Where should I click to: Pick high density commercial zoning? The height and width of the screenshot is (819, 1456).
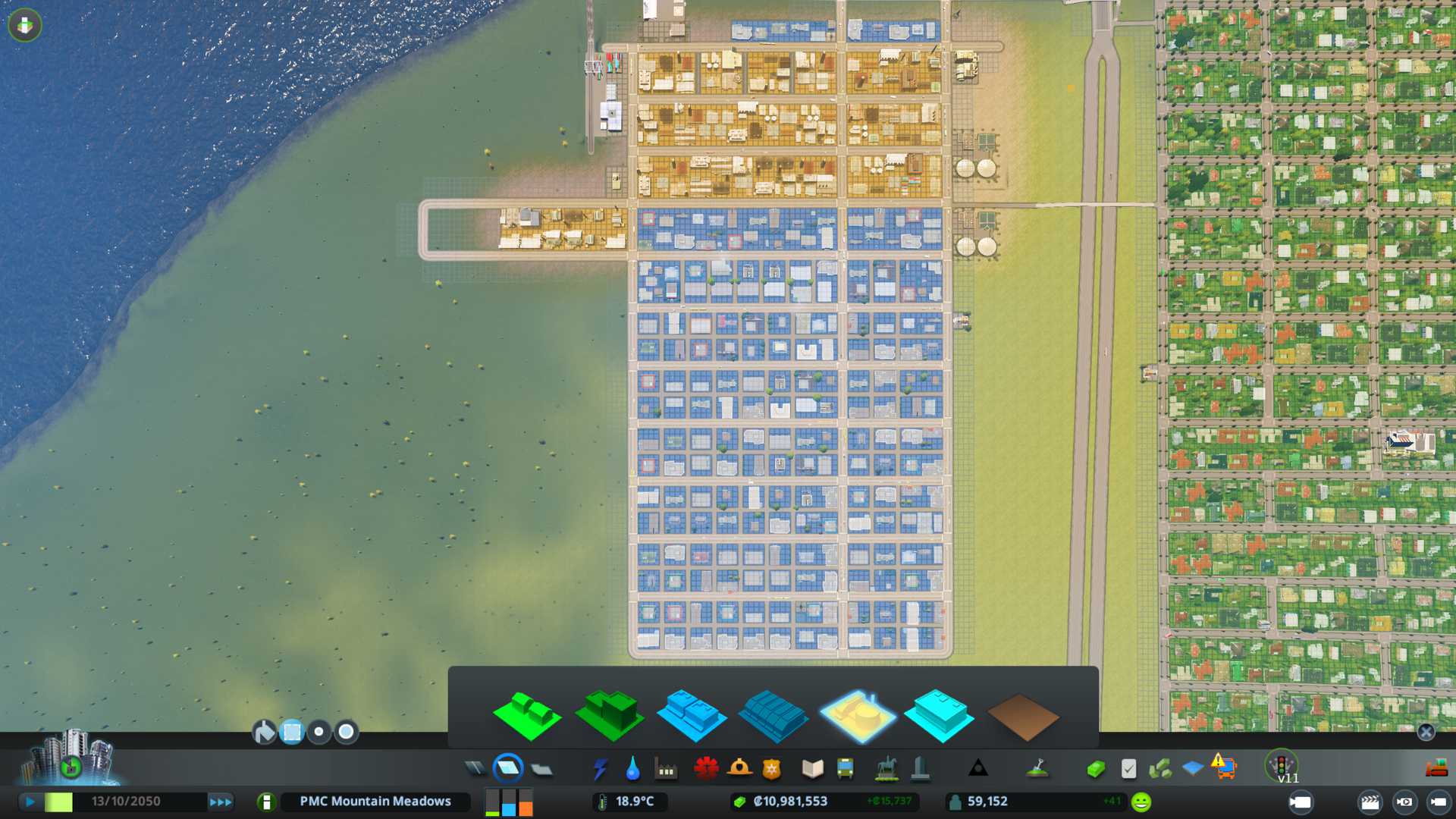pos(773,716)
